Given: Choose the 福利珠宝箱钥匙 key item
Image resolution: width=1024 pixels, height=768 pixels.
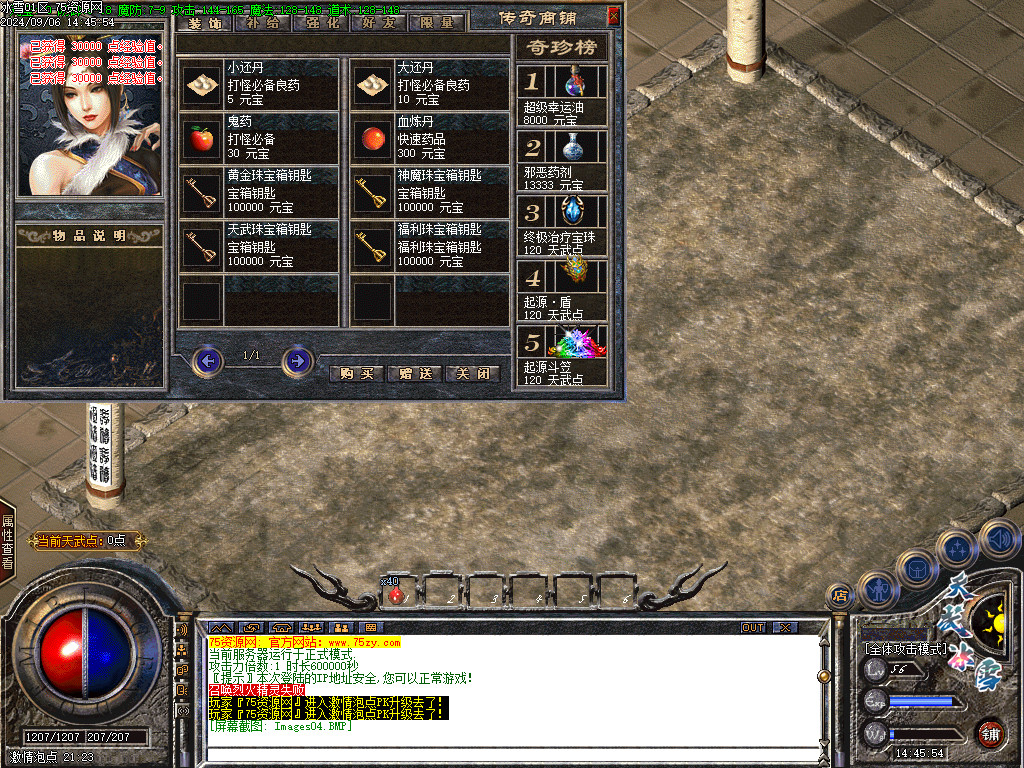Looking at the screenshot, I should point(430,246).
